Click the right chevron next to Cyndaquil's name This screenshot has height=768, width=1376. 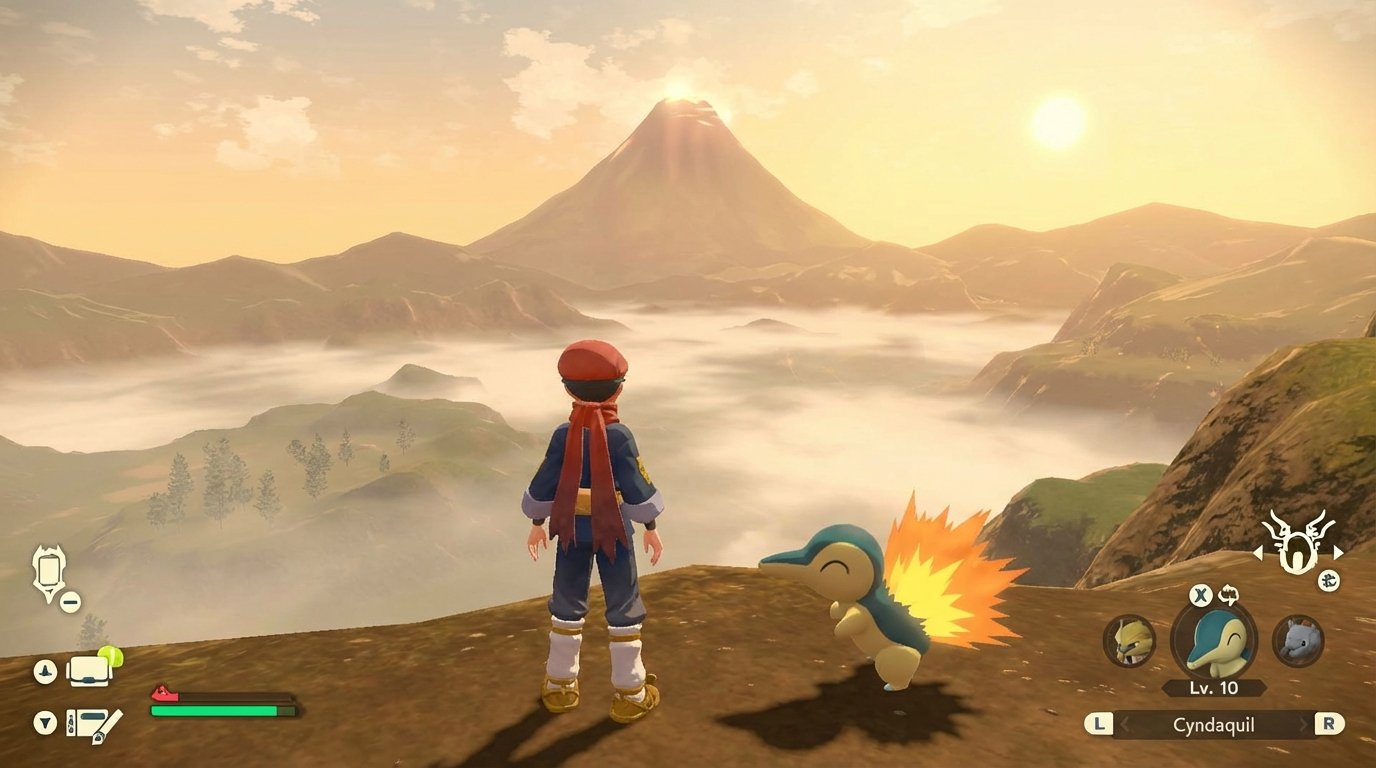click(1302, 723)
